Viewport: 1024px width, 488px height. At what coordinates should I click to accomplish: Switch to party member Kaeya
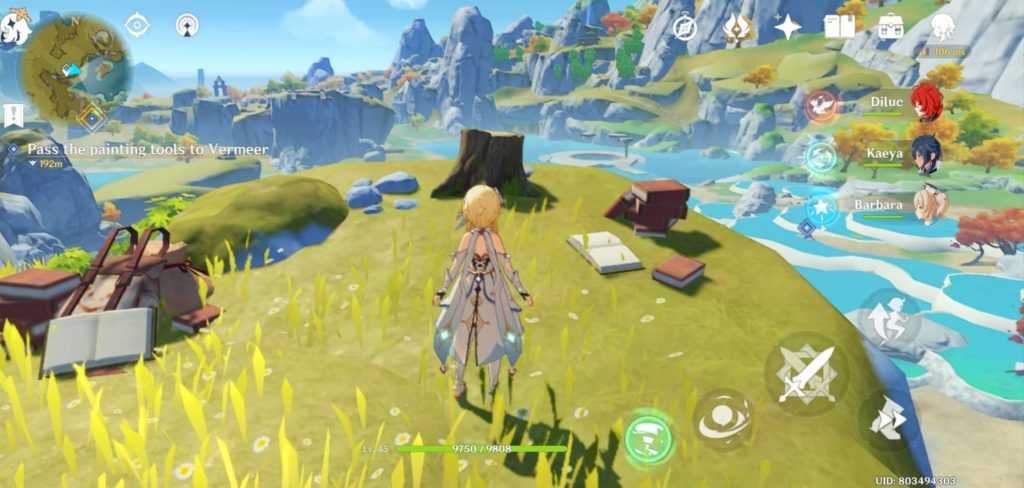[x=927, y=156]
